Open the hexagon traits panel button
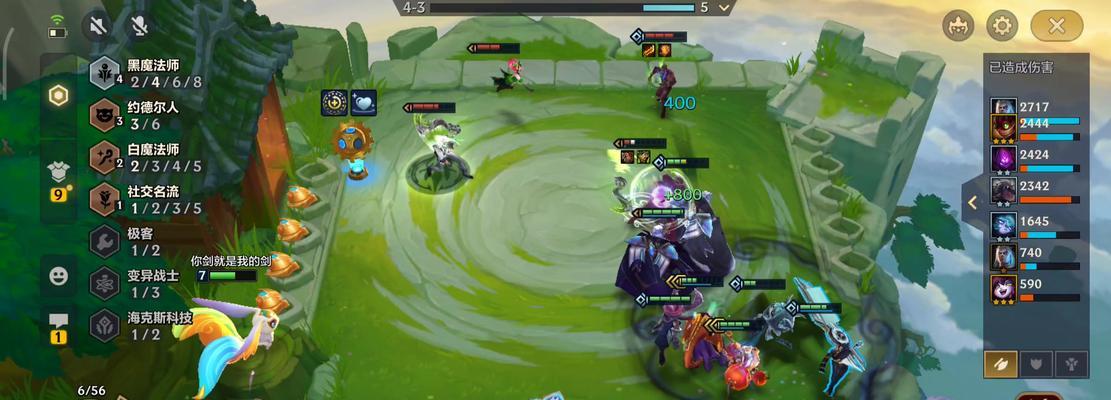 [59, 95]
